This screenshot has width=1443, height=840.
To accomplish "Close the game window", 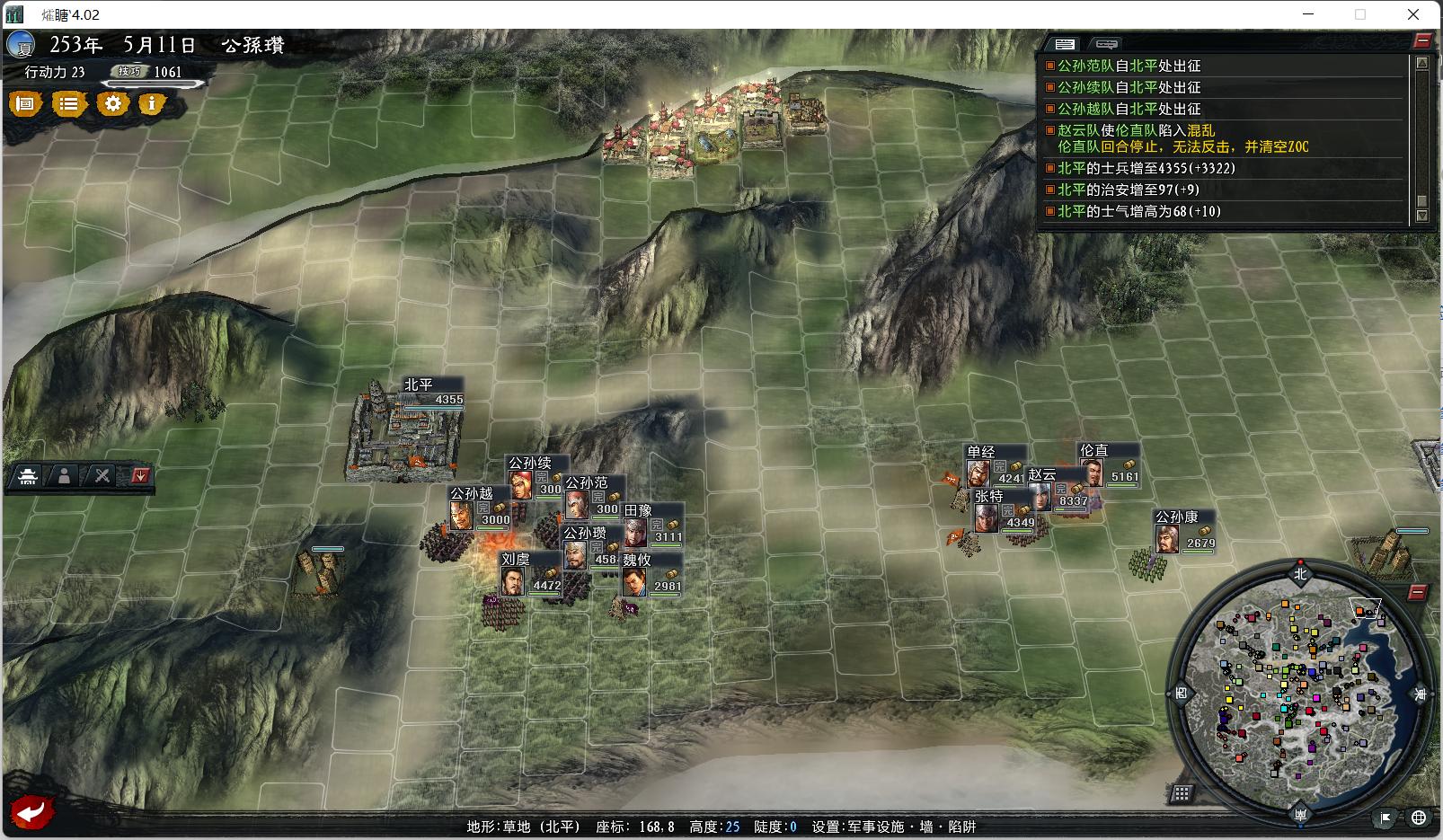I will [x=1412, y=14].
